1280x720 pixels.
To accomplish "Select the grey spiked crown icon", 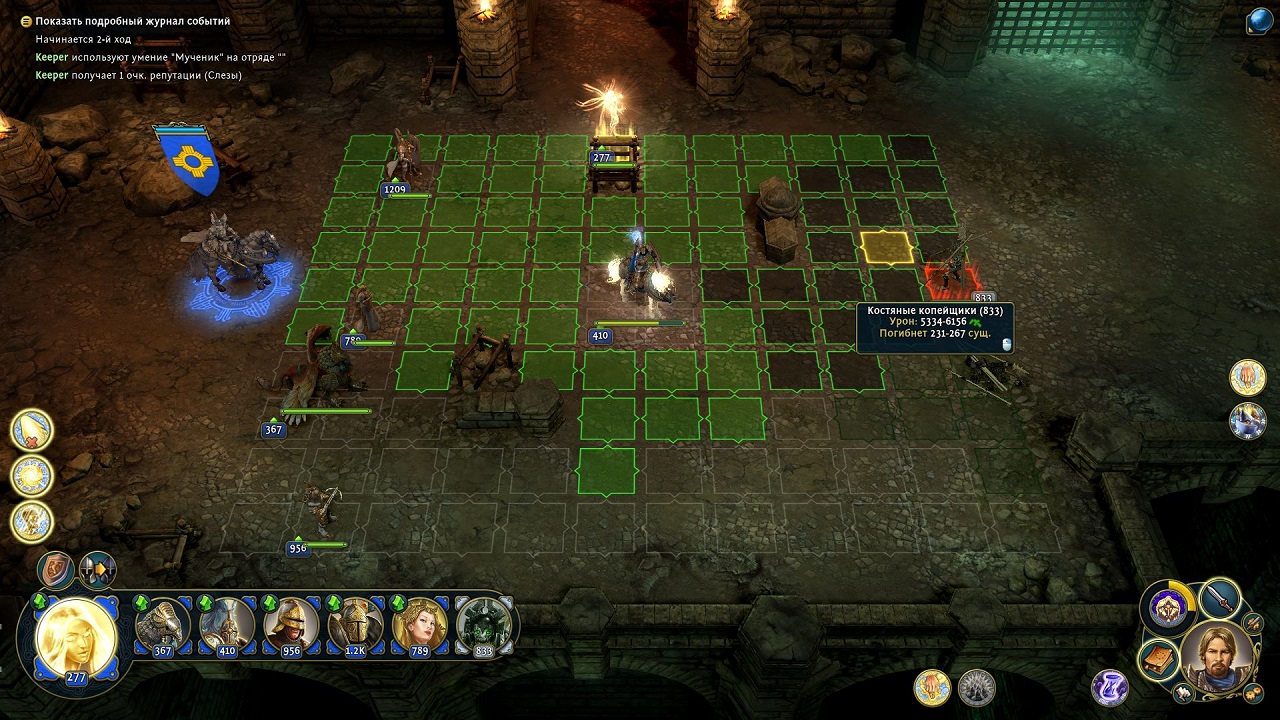I will pyautogui.click(x=977, y=687).
